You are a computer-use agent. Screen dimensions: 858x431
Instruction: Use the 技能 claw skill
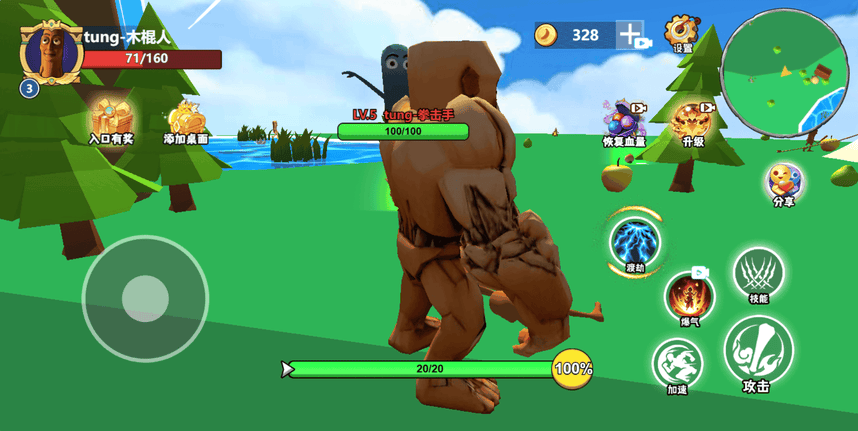tap(758, 273)
